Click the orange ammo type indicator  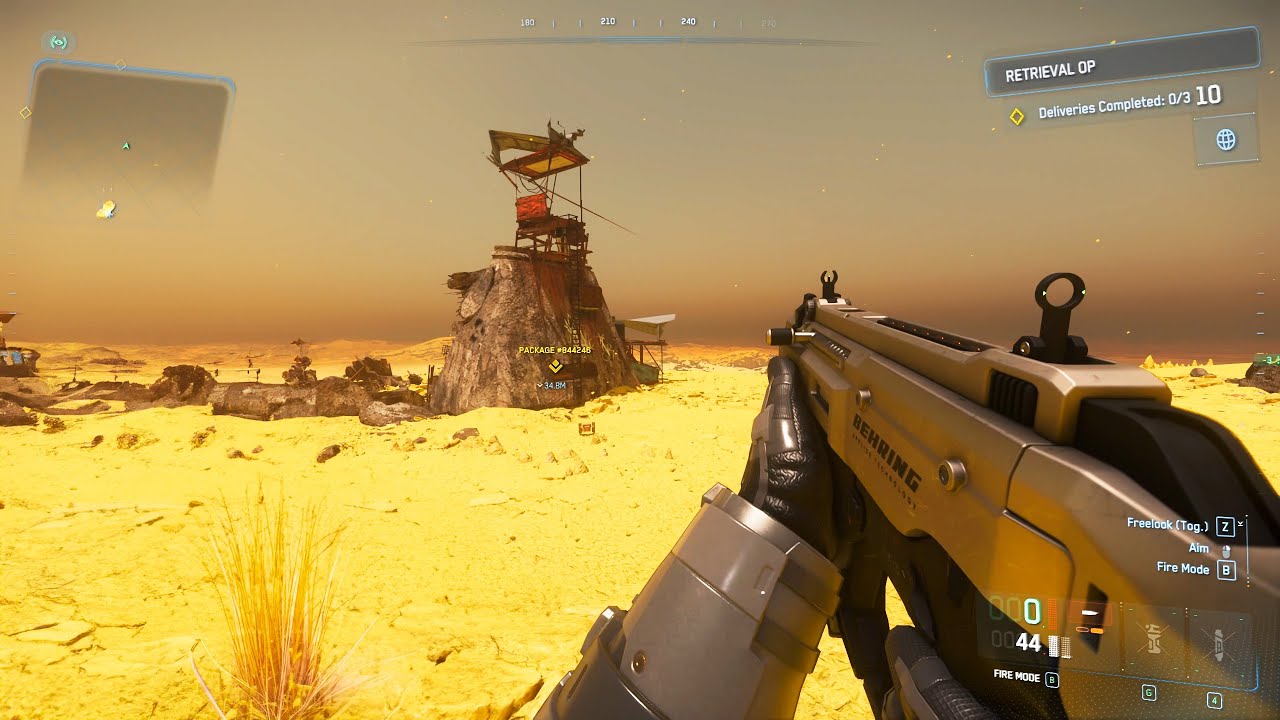[1092, 618]
